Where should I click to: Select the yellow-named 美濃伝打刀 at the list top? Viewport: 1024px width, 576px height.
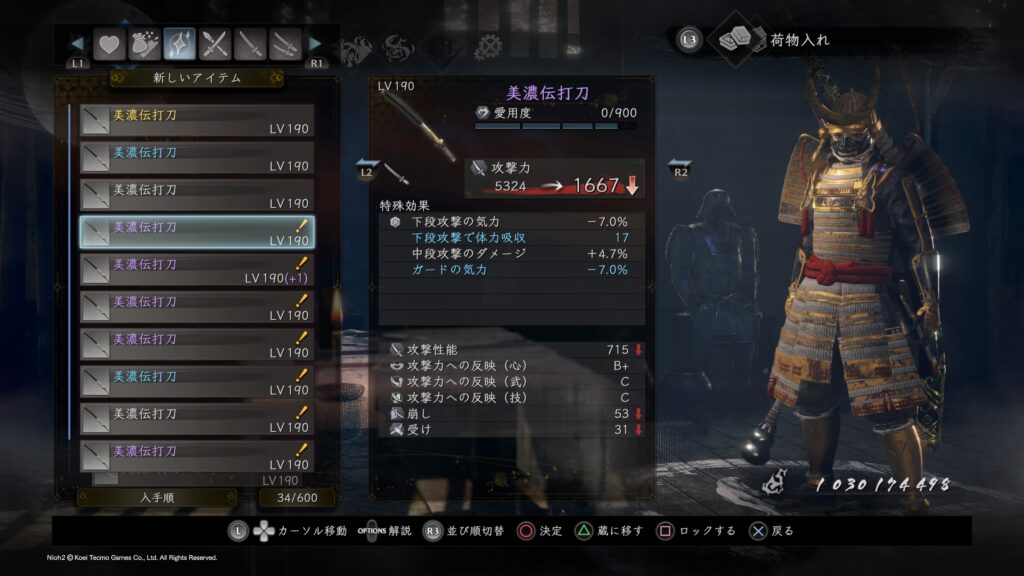pyautogui.click(x=197, y=121)
